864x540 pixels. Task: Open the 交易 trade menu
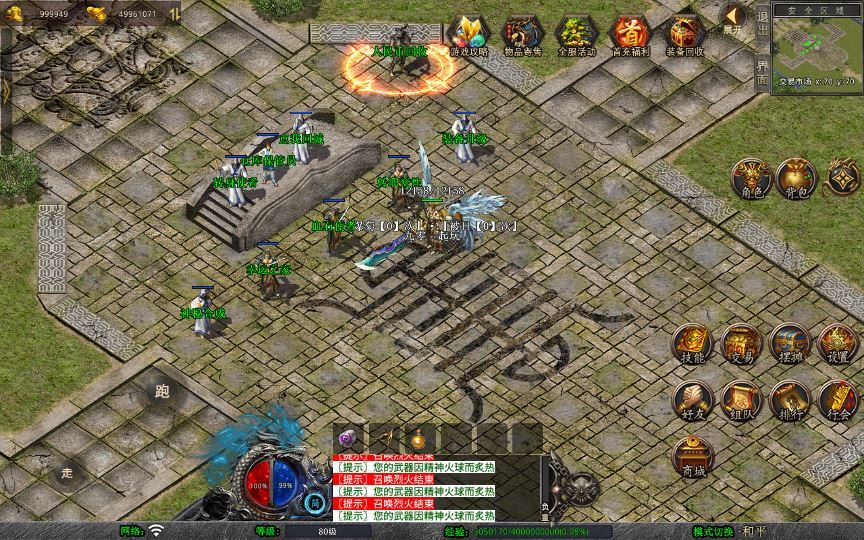pyautogui.click(x=741, y=344)
